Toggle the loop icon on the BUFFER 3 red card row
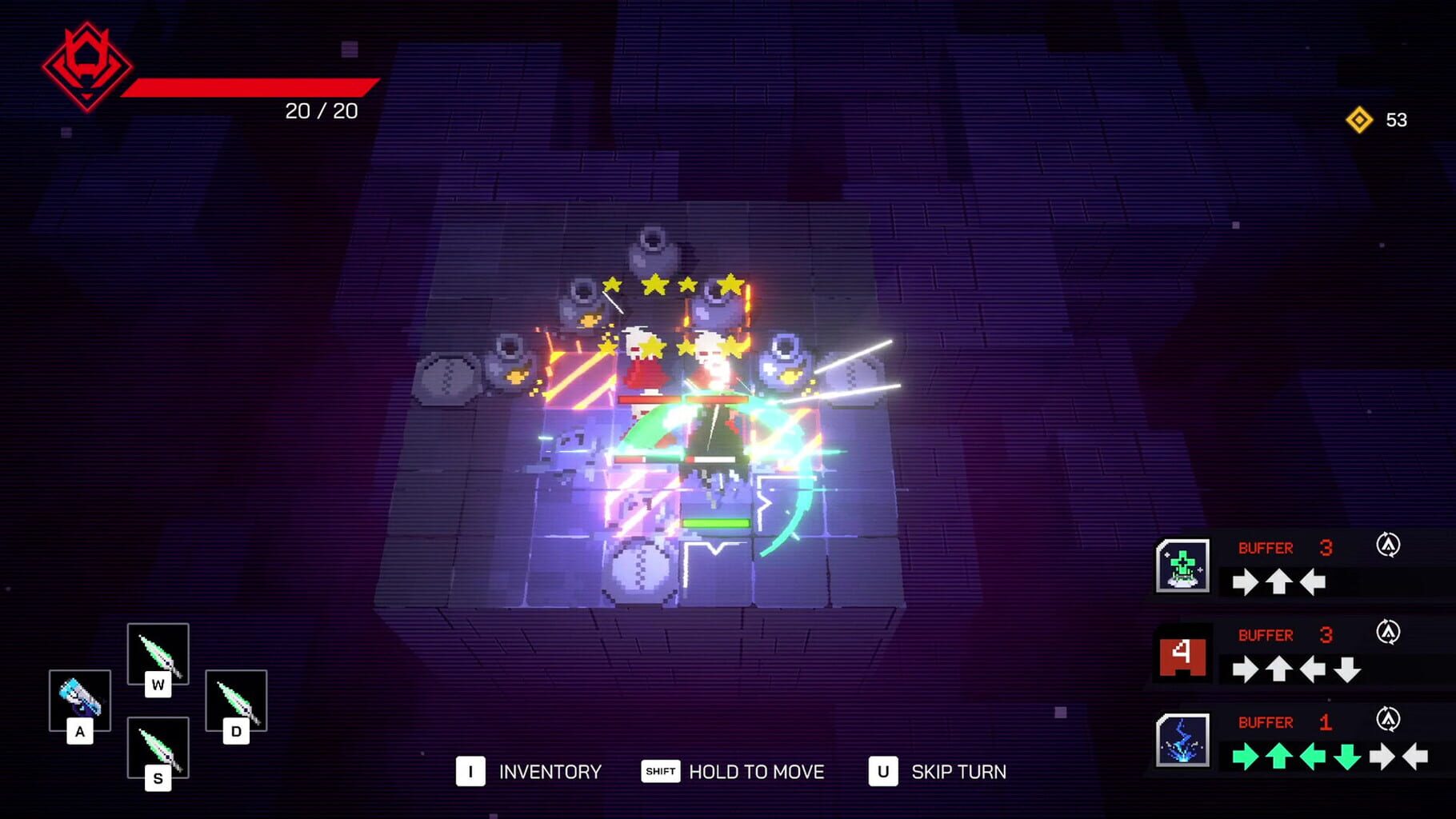 [1390, 629]
